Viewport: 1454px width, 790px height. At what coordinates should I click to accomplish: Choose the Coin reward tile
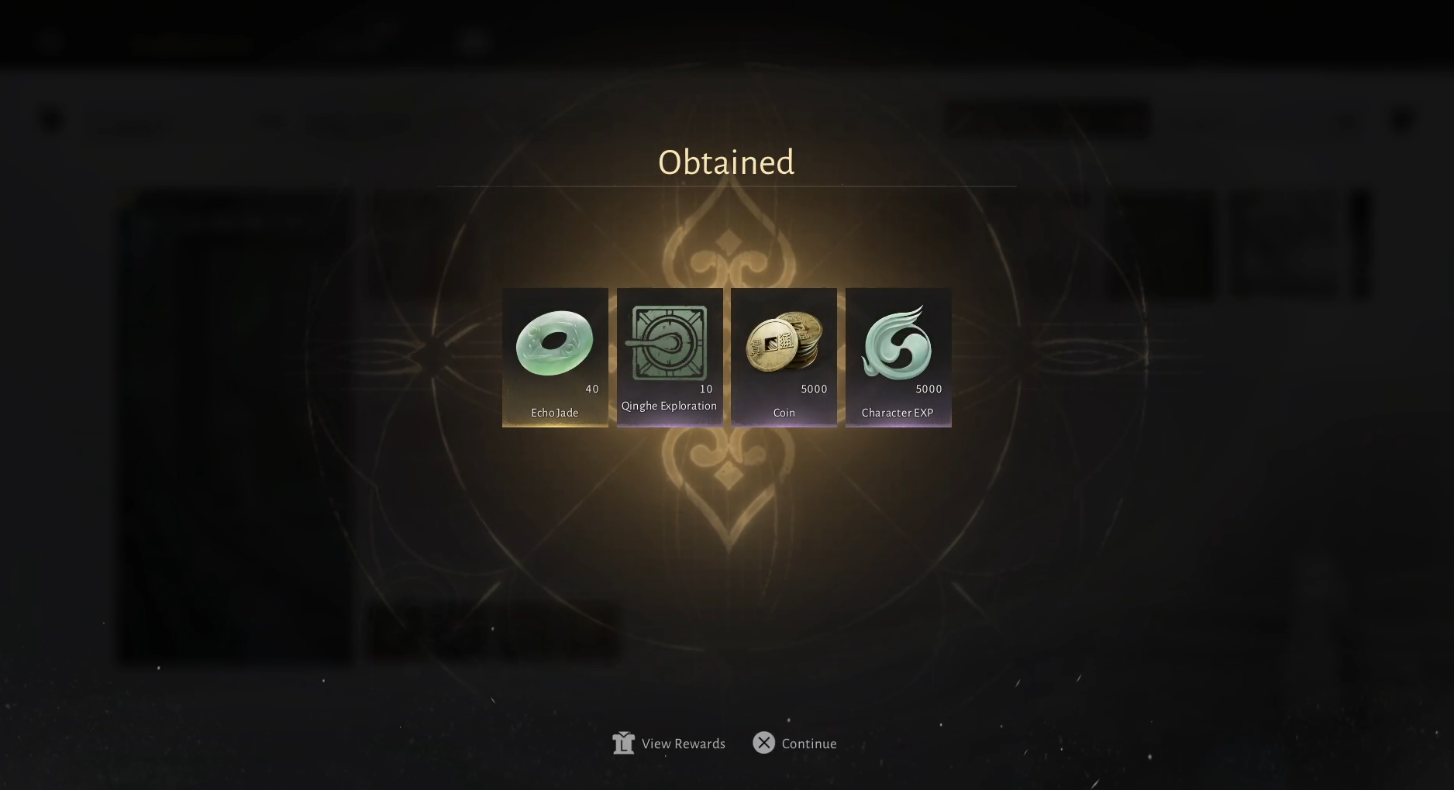click(784, 357)
